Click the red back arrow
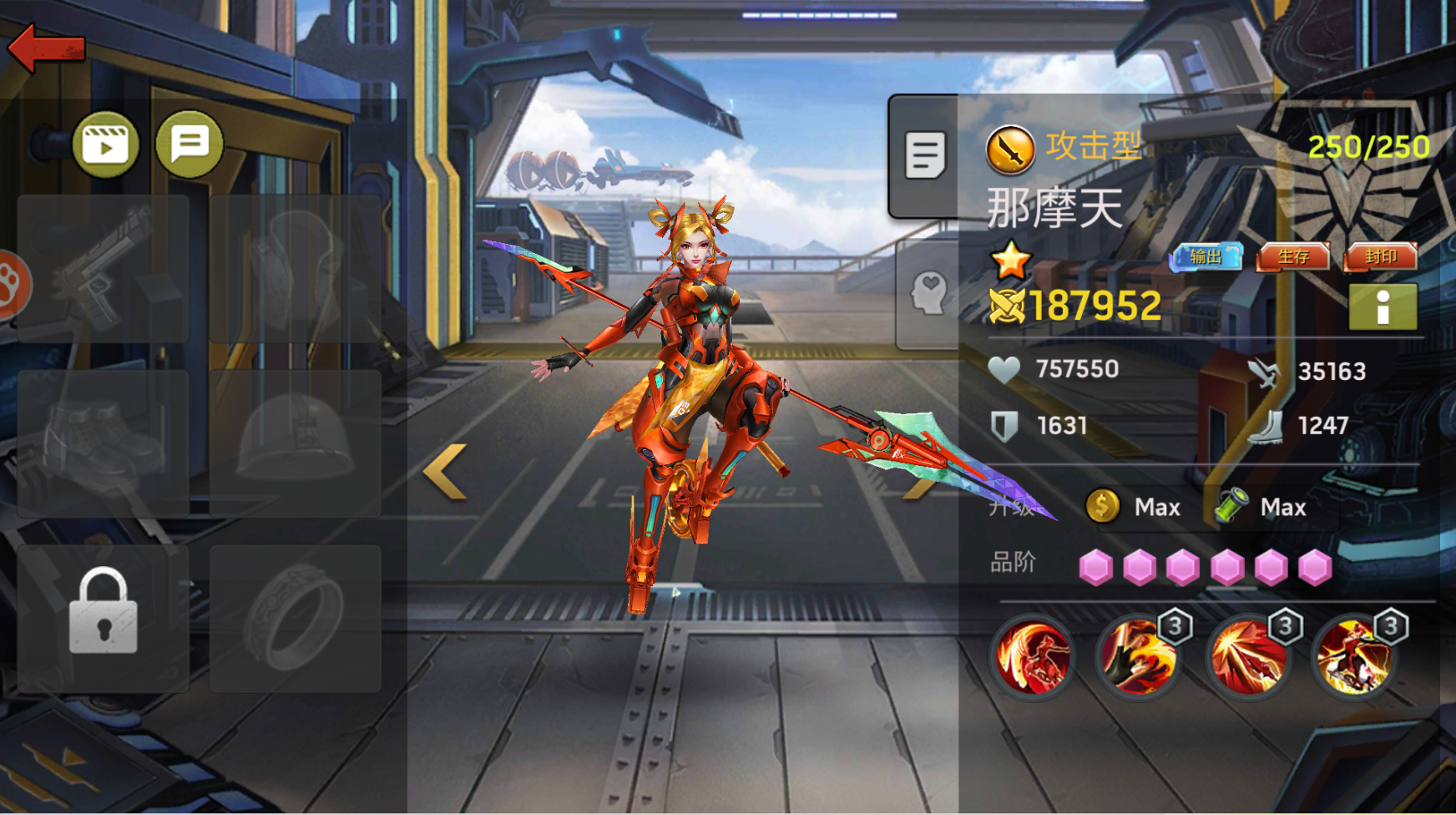The height and width of the screenshot is (815, 1456). point(47,48)
